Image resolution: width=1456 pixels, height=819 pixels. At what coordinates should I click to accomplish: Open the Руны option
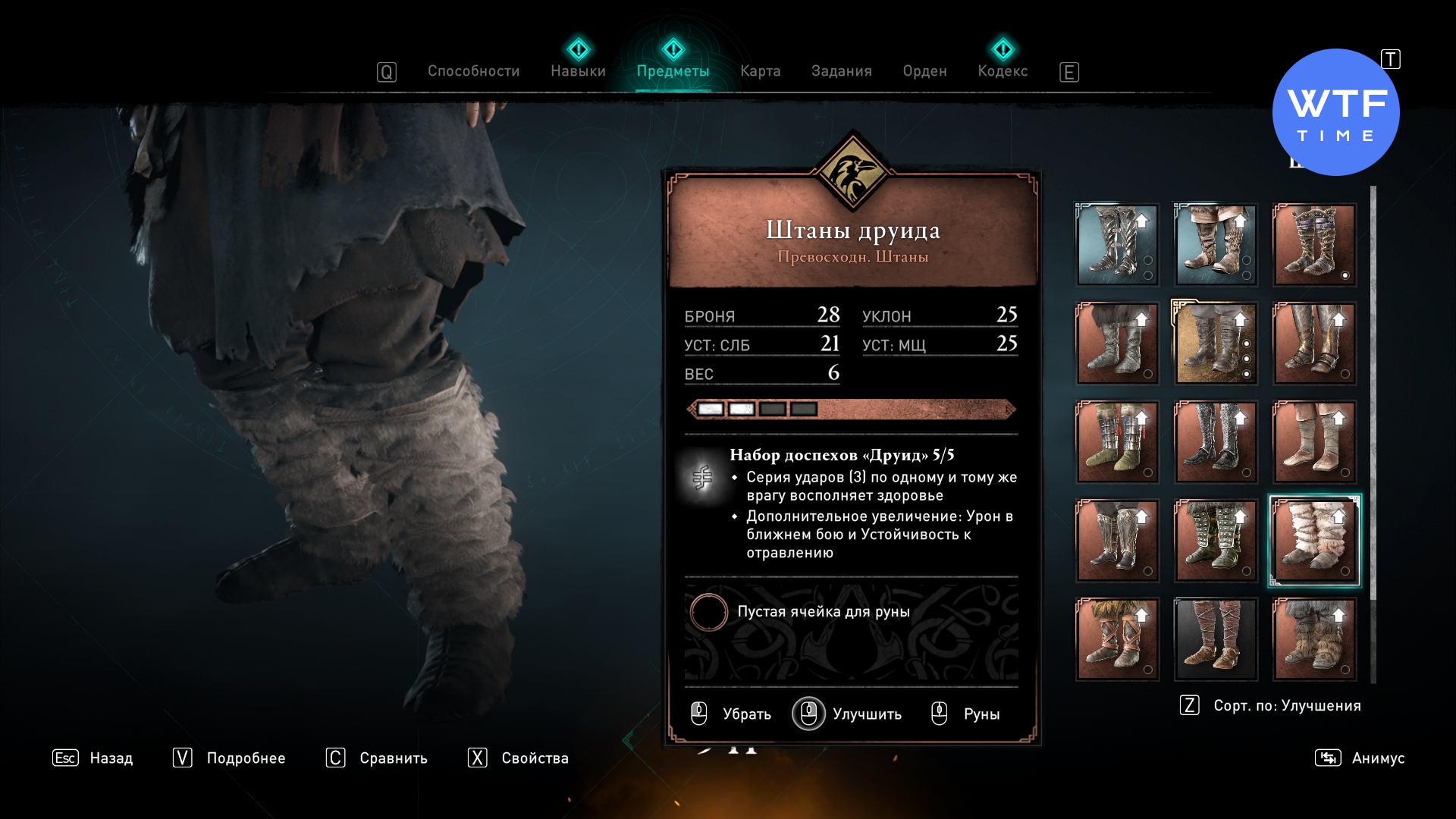click(966, 714)
